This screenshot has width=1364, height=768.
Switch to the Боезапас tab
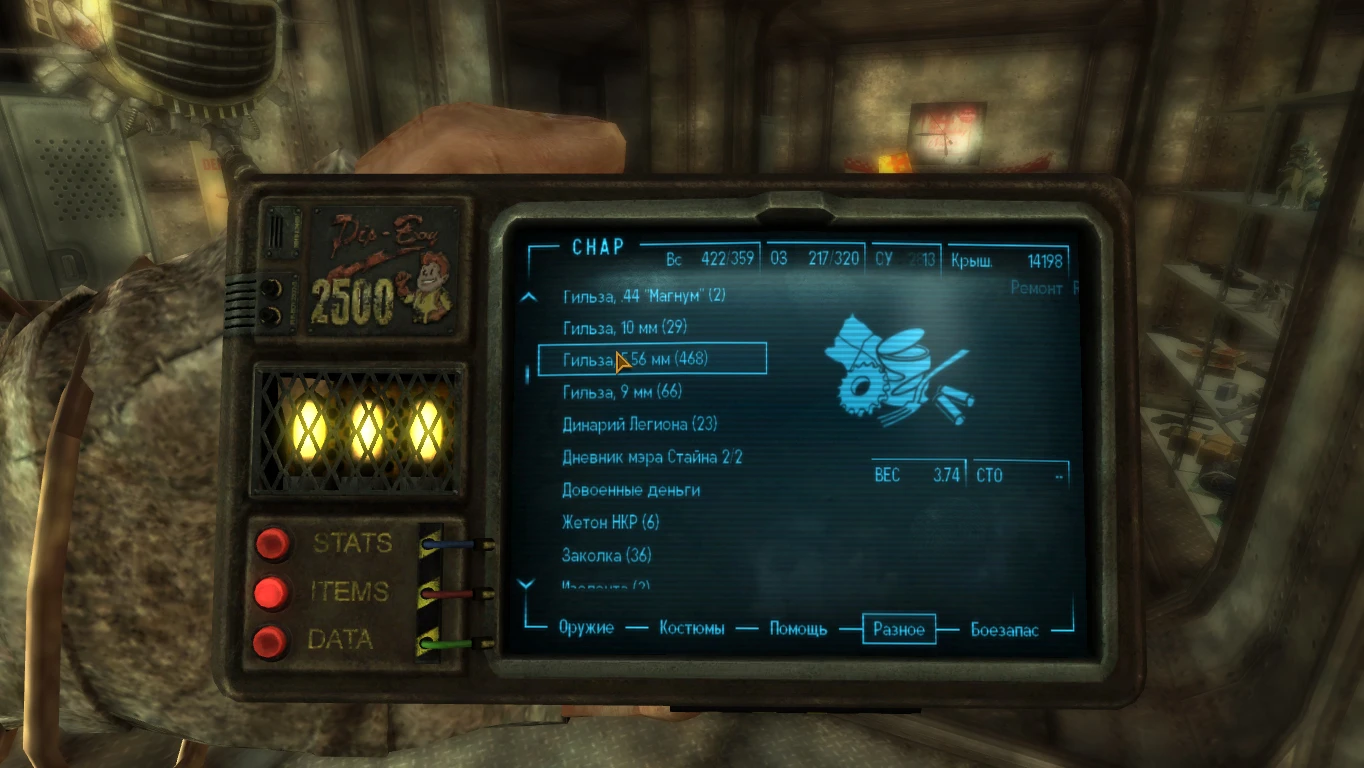[1004, 630]
